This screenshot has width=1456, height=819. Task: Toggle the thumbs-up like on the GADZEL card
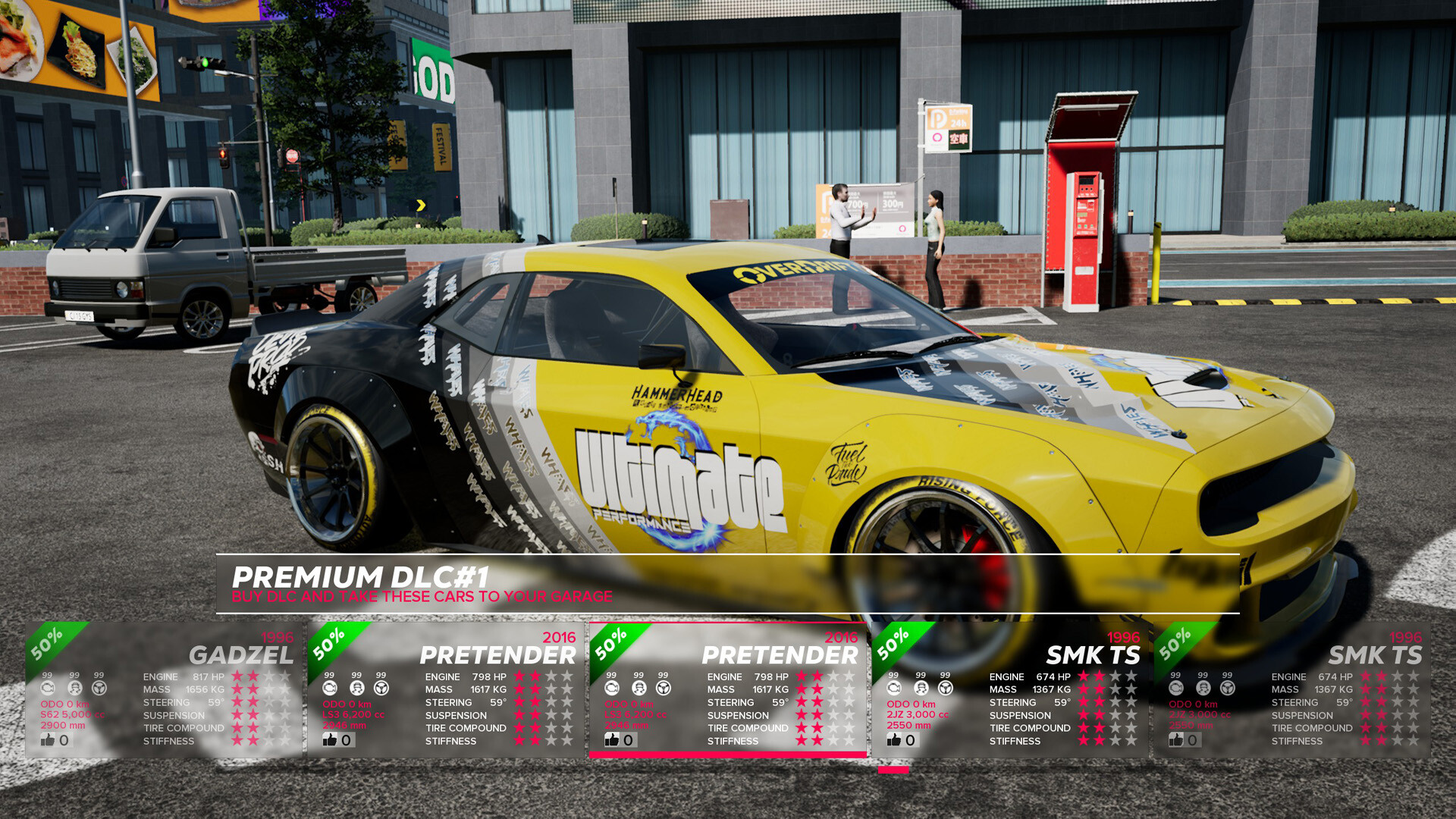coord(49,739)
